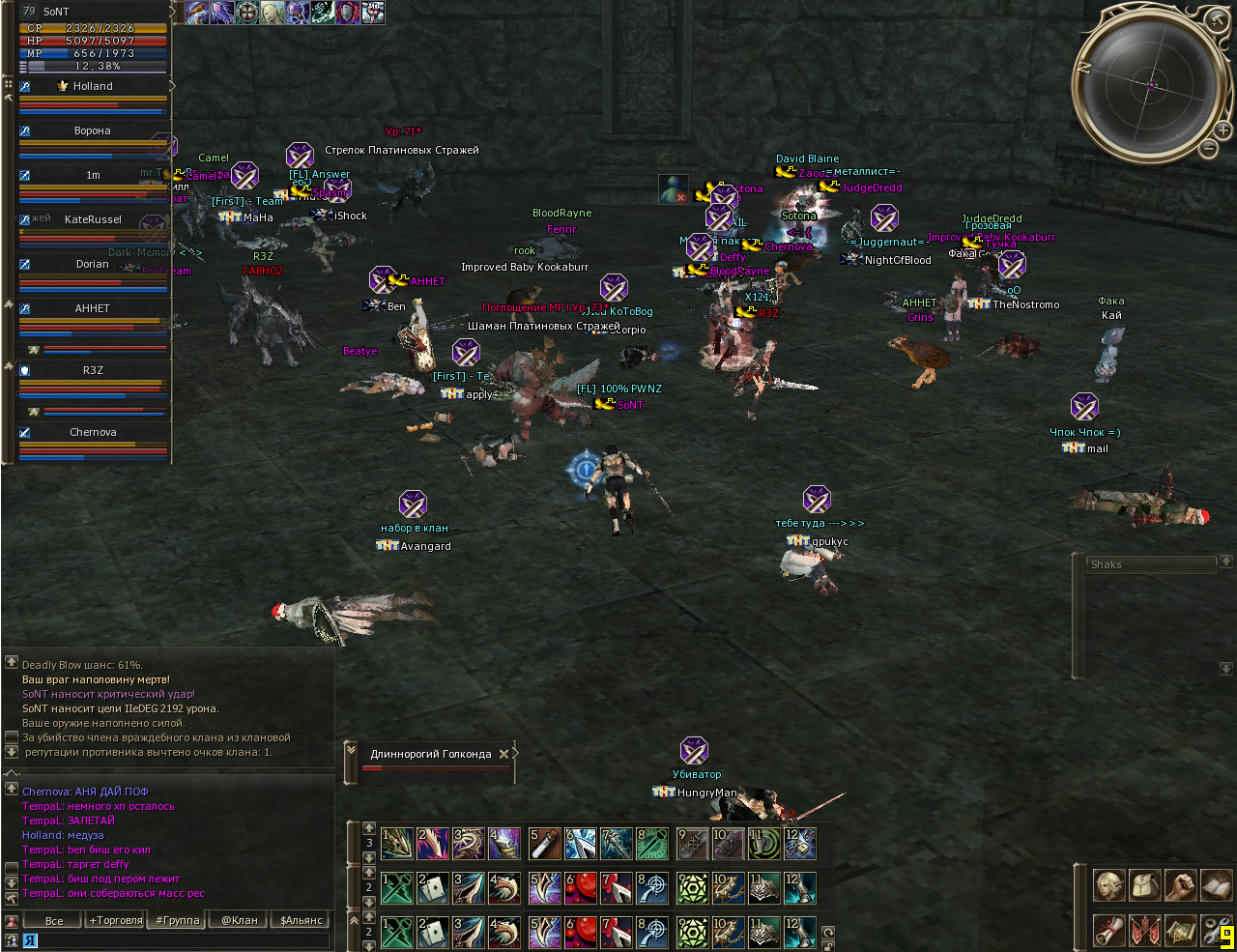
Task: Open the inventory bag icon
Action: (x=1144, y=885)
